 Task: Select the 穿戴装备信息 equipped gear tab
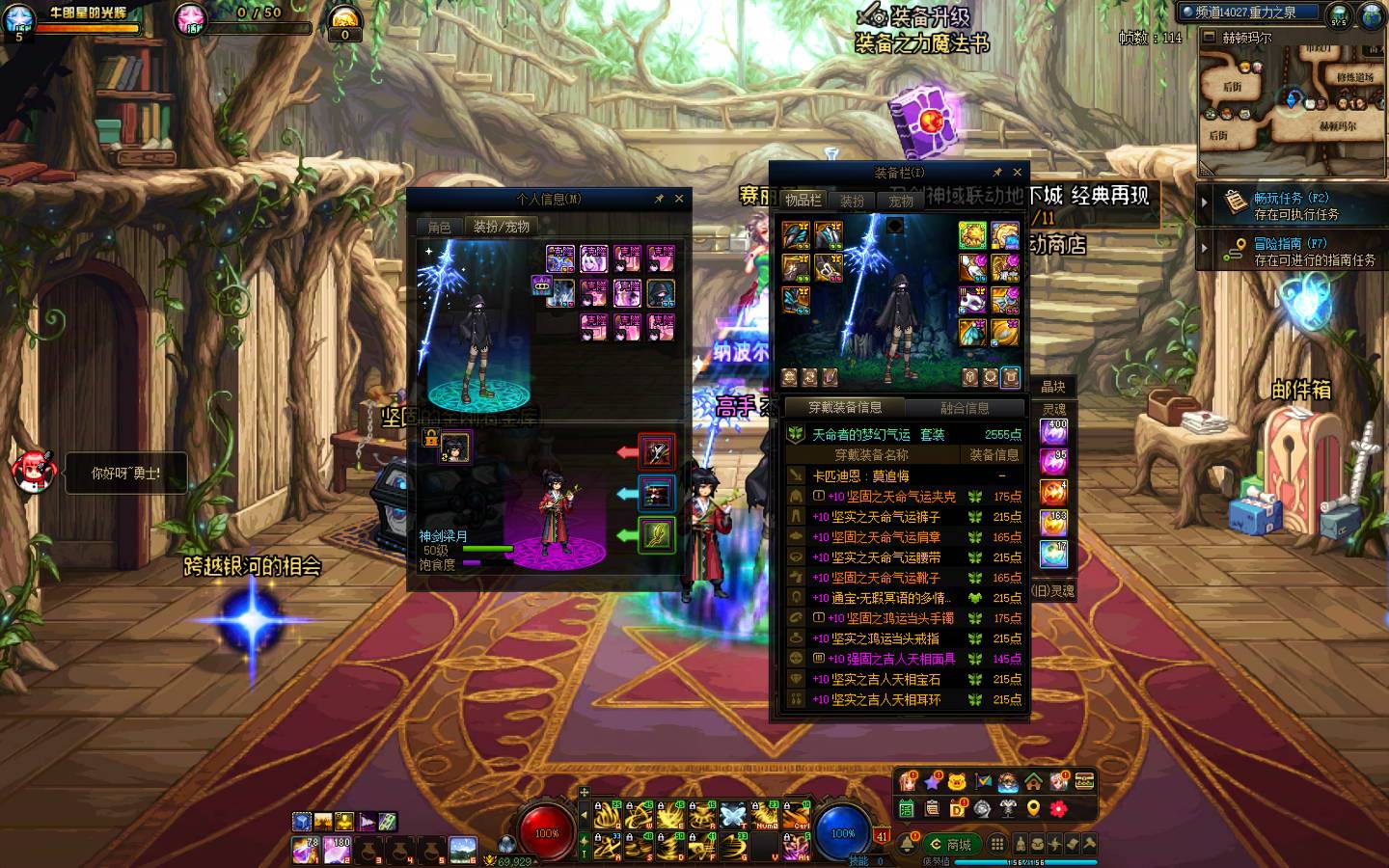[x=845, y=408]
